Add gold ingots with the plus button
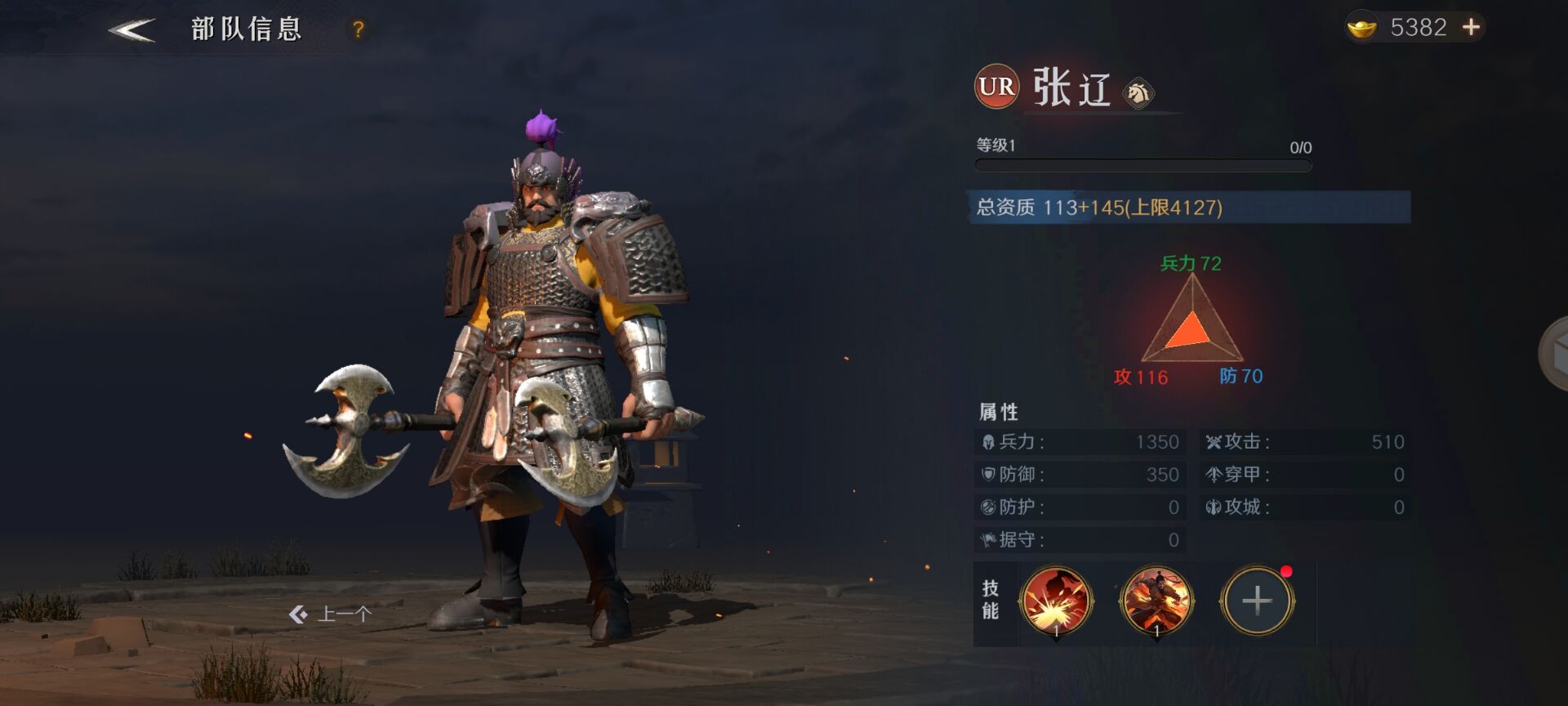1568x706 pixels. pos(1471,28)
